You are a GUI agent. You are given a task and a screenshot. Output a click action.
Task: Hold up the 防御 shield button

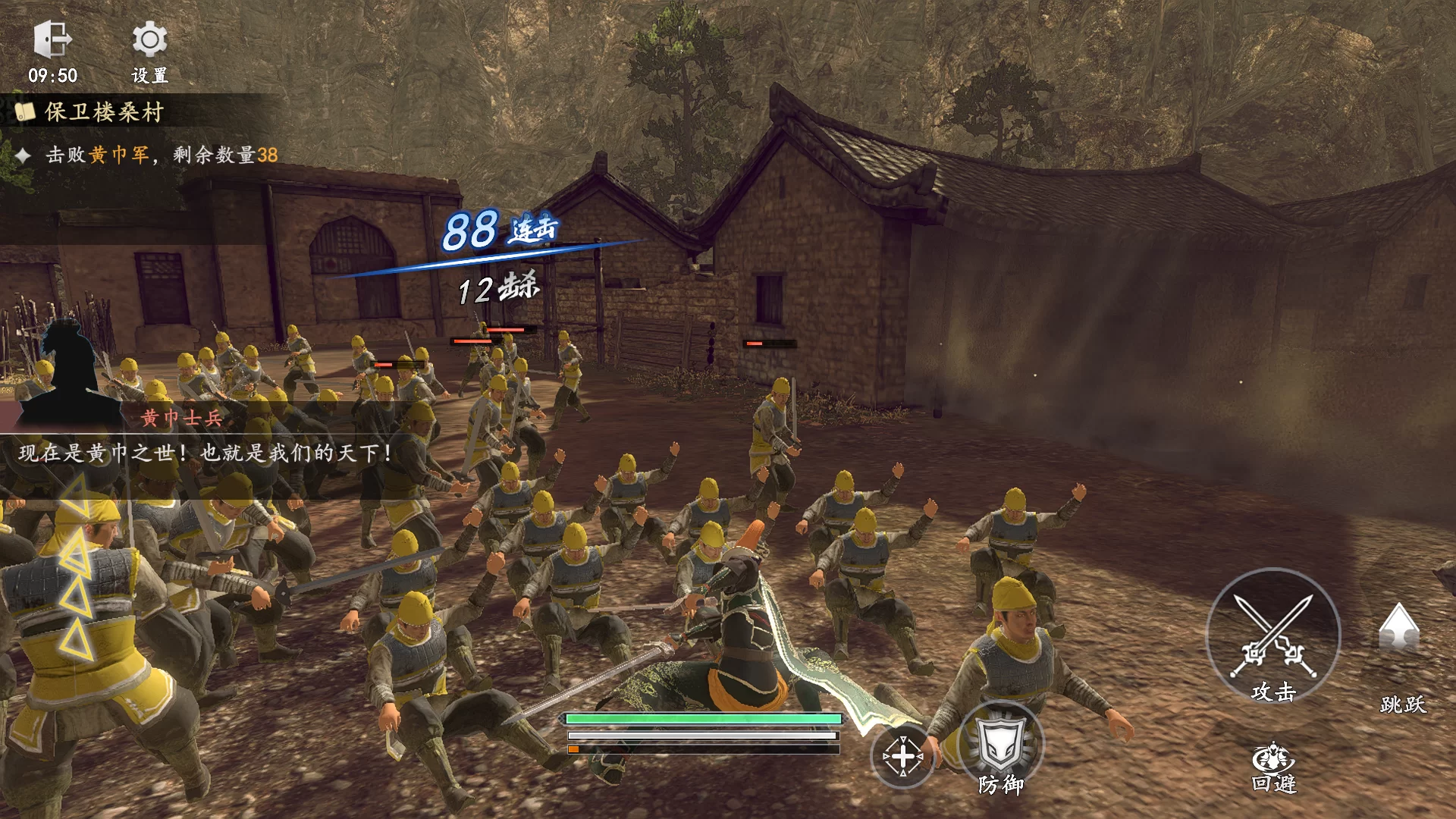pyautogui.click(x=1001, y=747)
